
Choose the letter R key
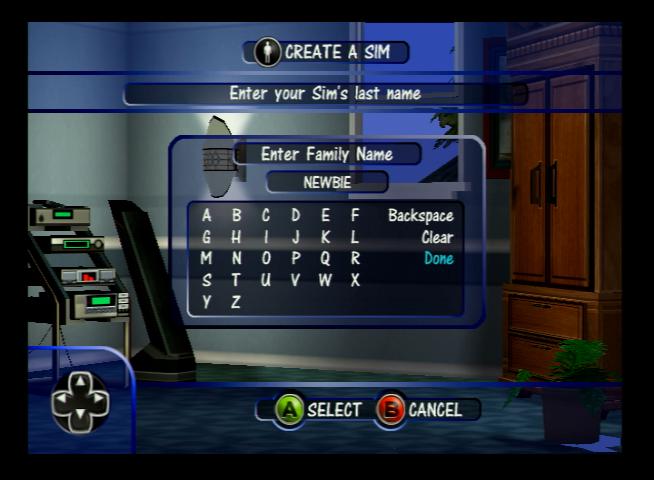point(355,258)
